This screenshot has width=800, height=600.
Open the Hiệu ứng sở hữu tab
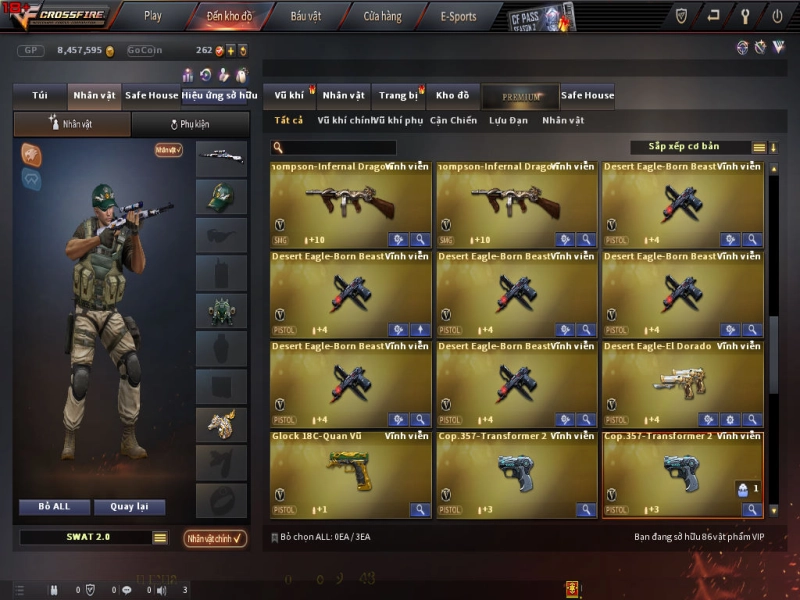click(214, 96)
